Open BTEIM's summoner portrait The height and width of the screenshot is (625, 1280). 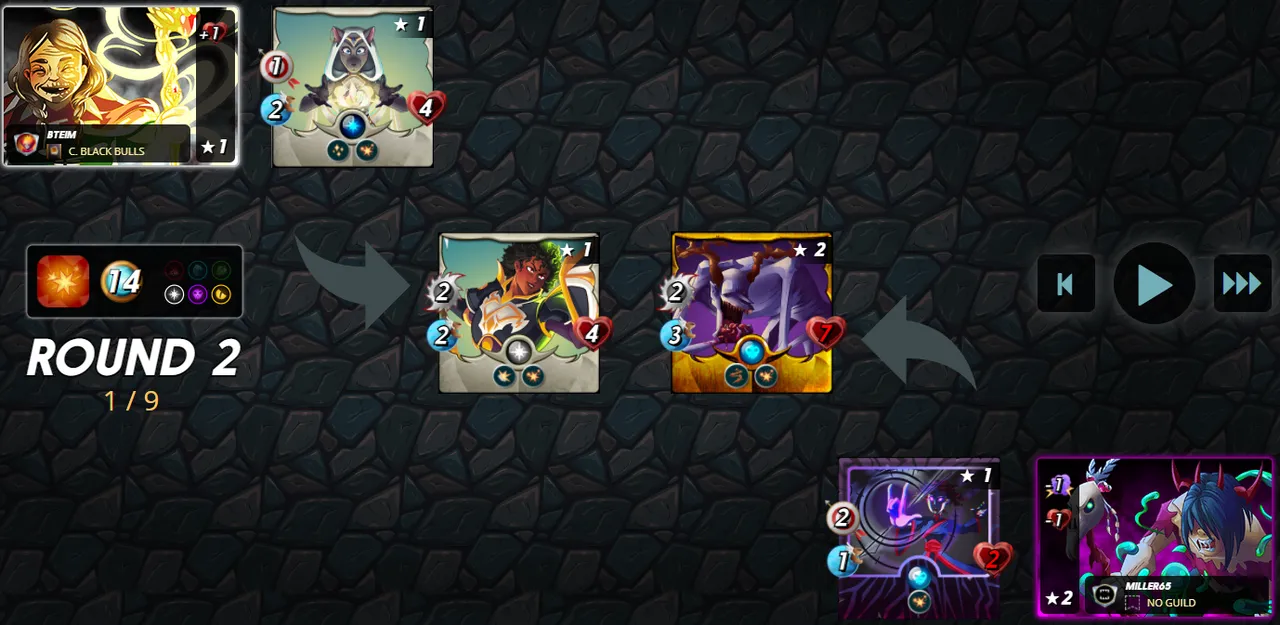[x=120, y=85]
